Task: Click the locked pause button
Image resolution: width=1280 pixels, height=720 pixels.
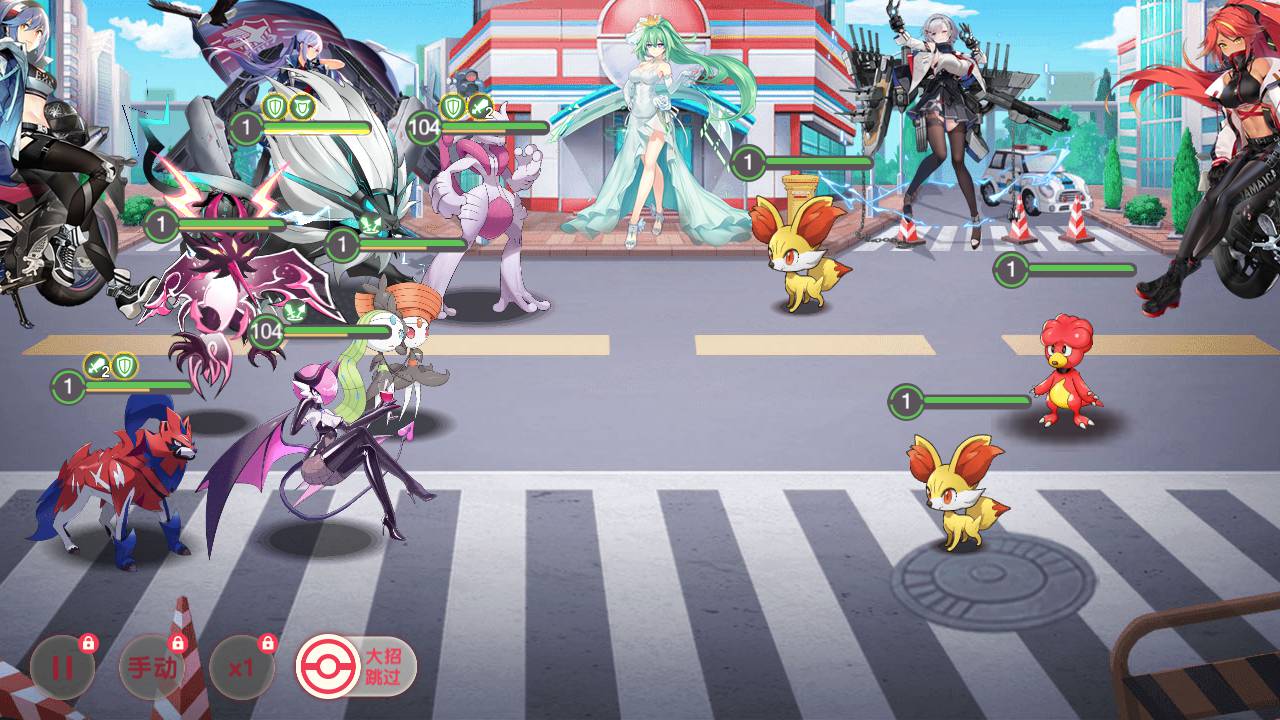Action: click(x=62, y=667)
